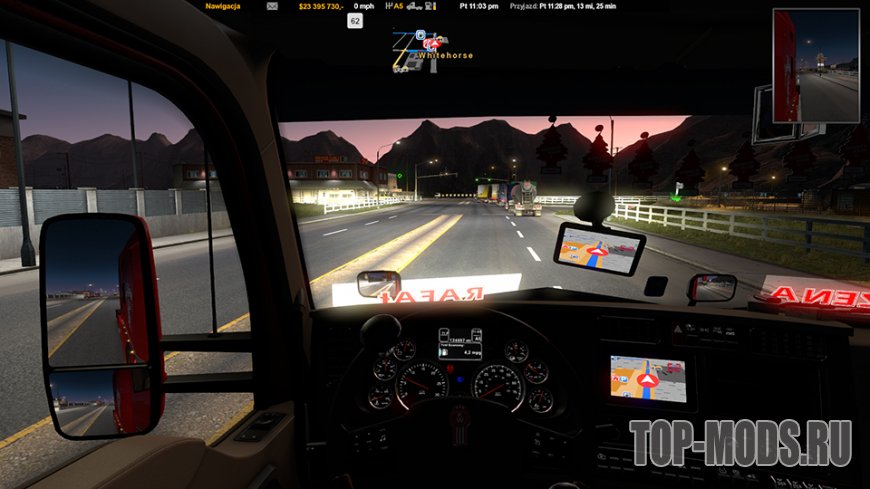Open the Nawigacja route advisor tab
Viewport: 870px width, 489px height.
click(223, 6)
